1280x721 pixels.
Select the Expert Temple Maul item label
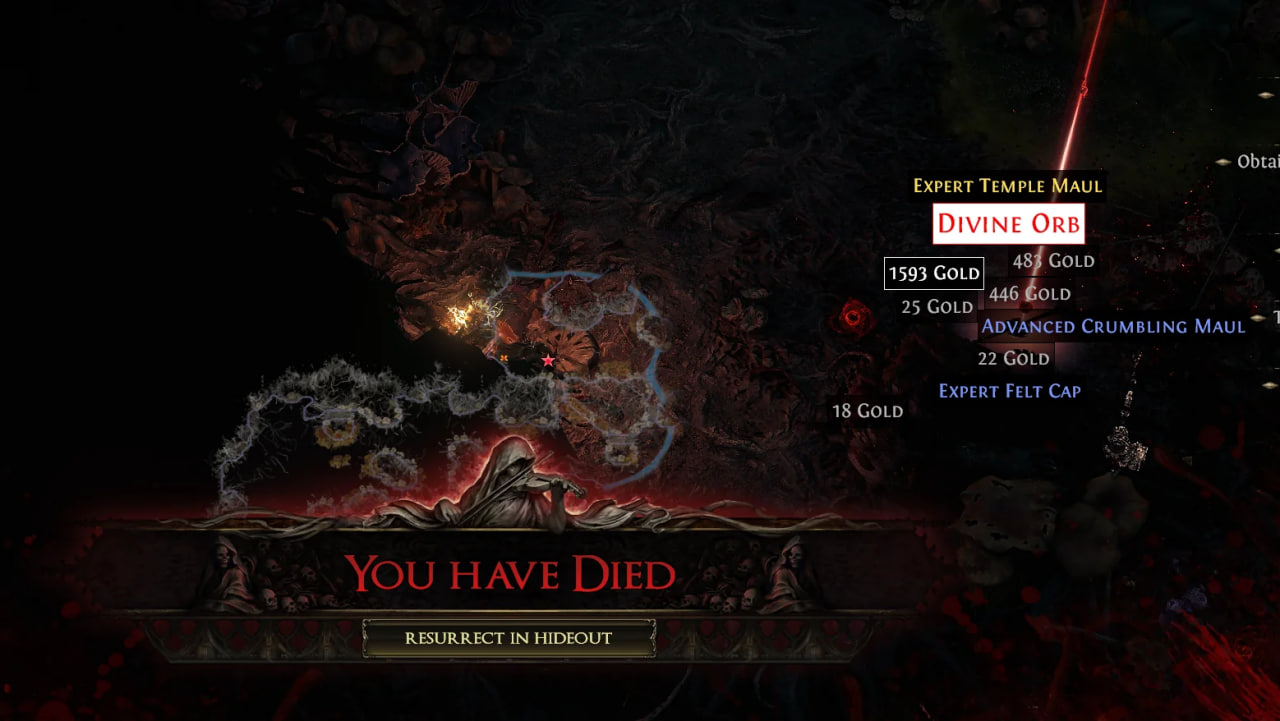[x=1007, y=186]
